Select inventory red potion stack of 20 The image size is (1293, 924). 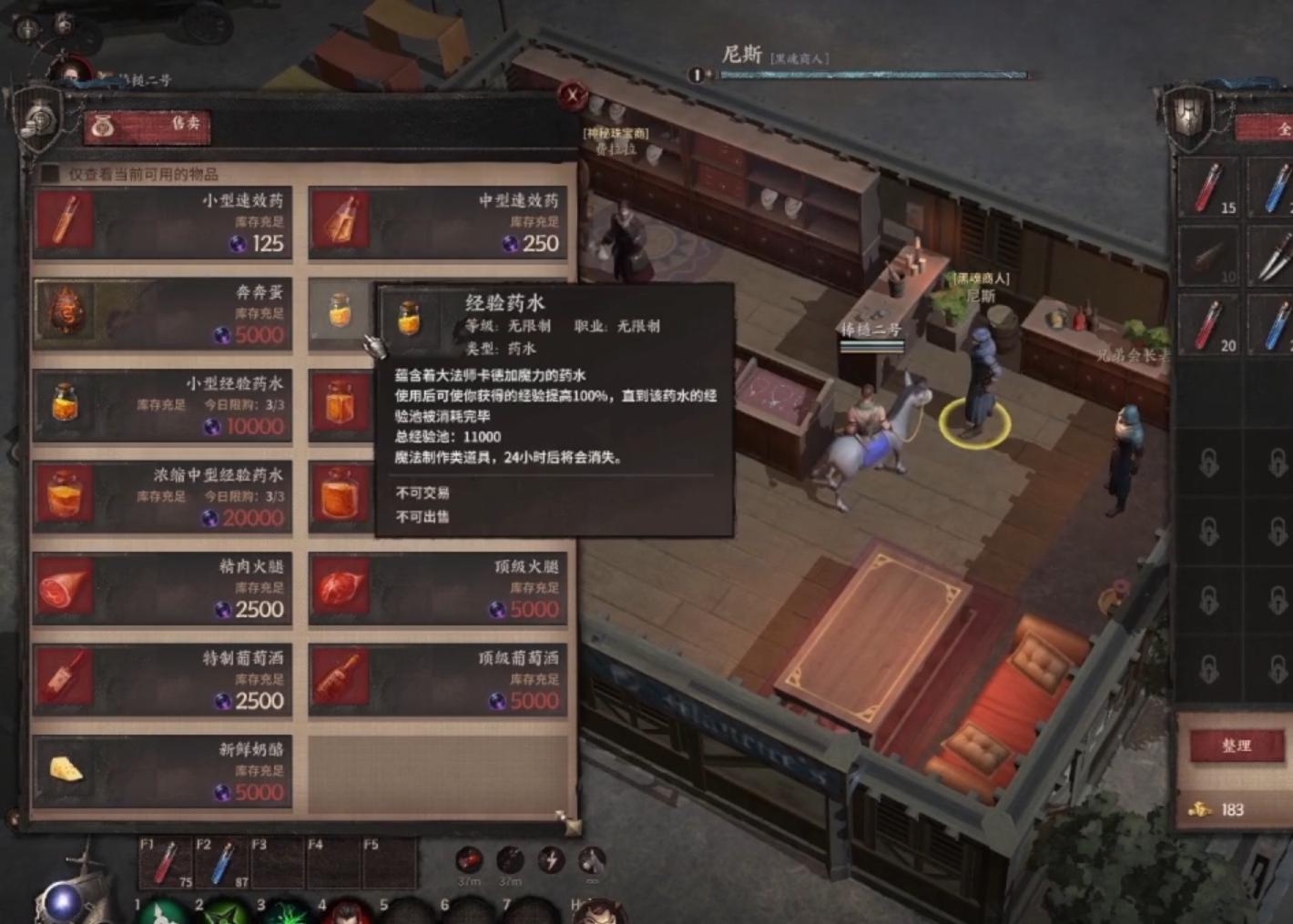[1208, 325]
